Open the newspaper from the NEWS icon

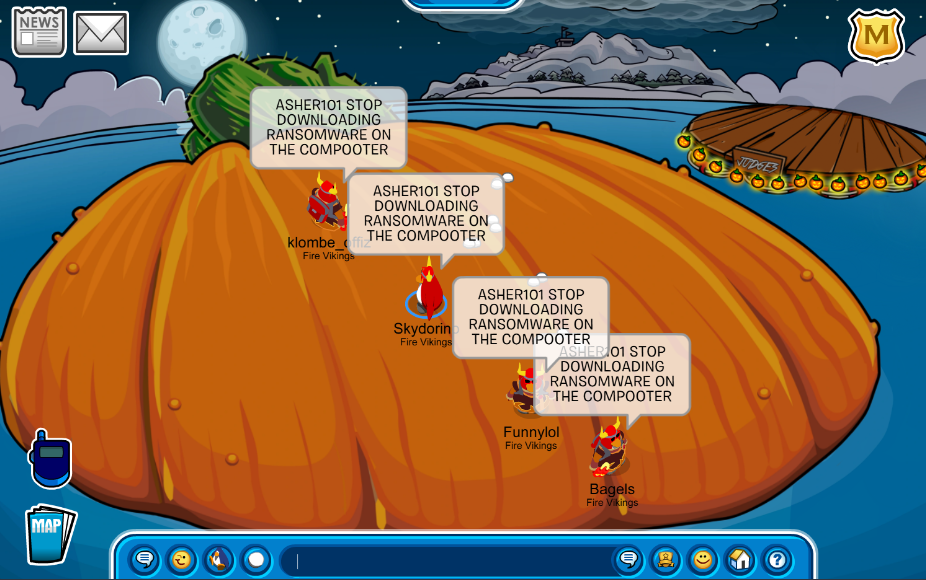tap(39, 32)
